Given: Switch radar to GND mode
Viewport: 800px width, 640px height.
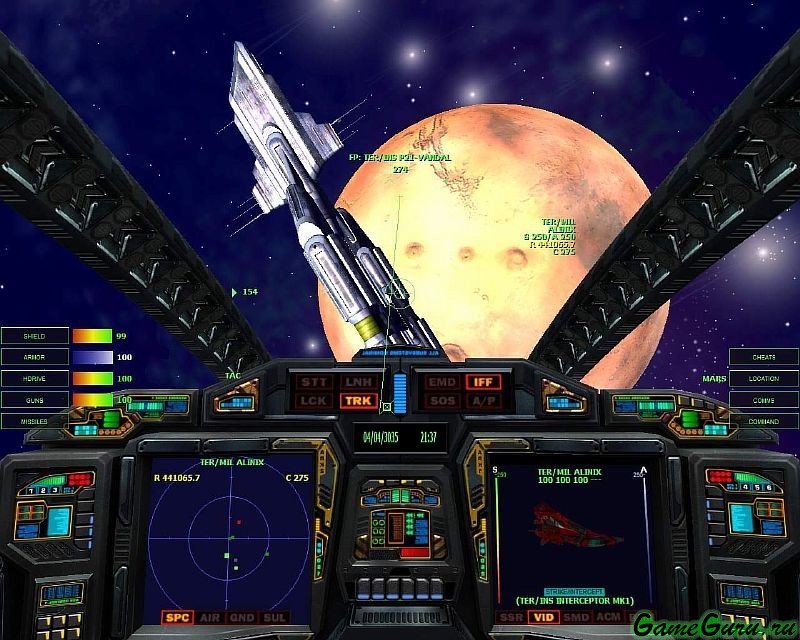Looking at the screenshot, I should click(x=241, y=618).
